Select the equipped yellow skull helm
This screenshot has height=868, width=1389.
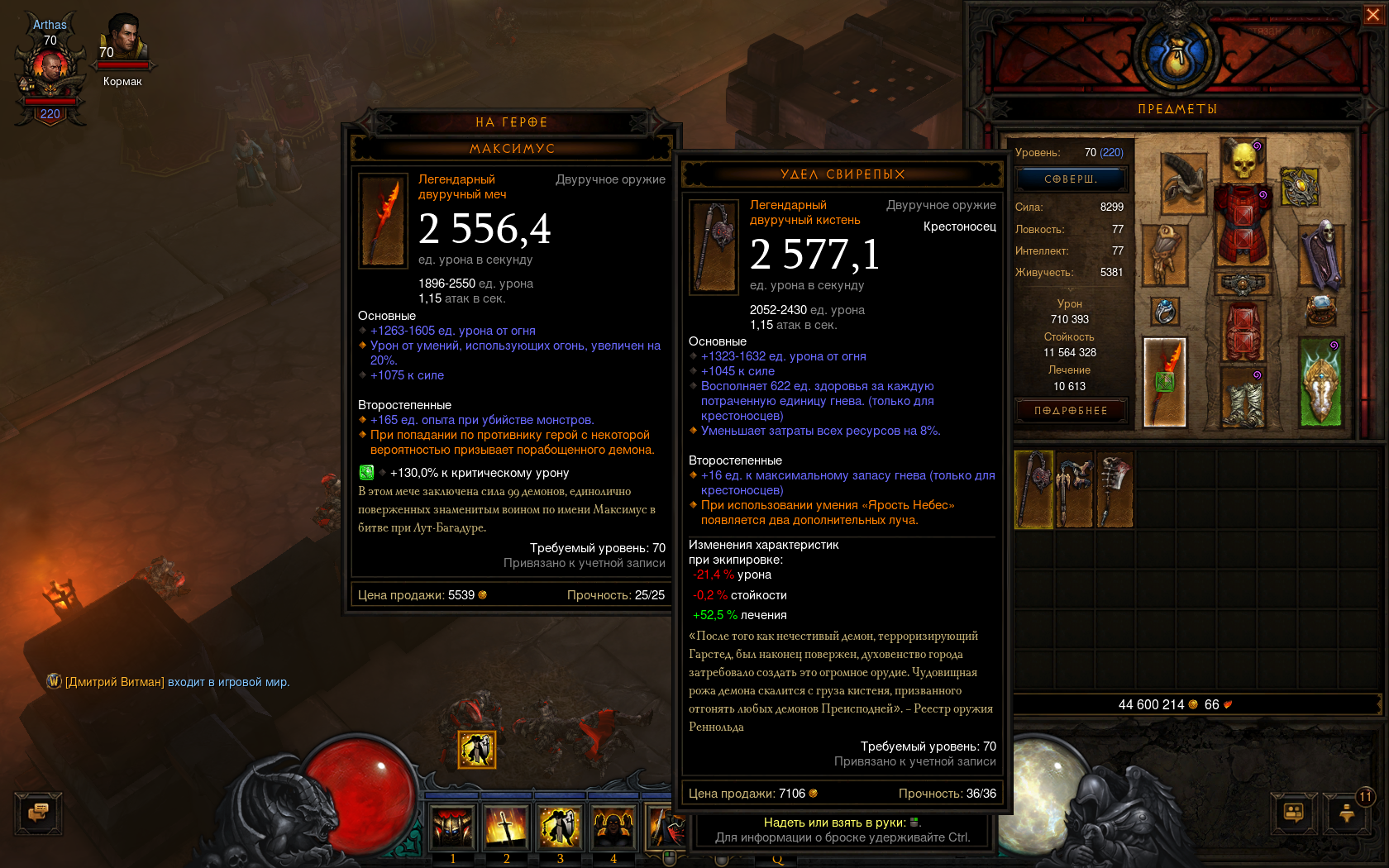pos(1242,160)
